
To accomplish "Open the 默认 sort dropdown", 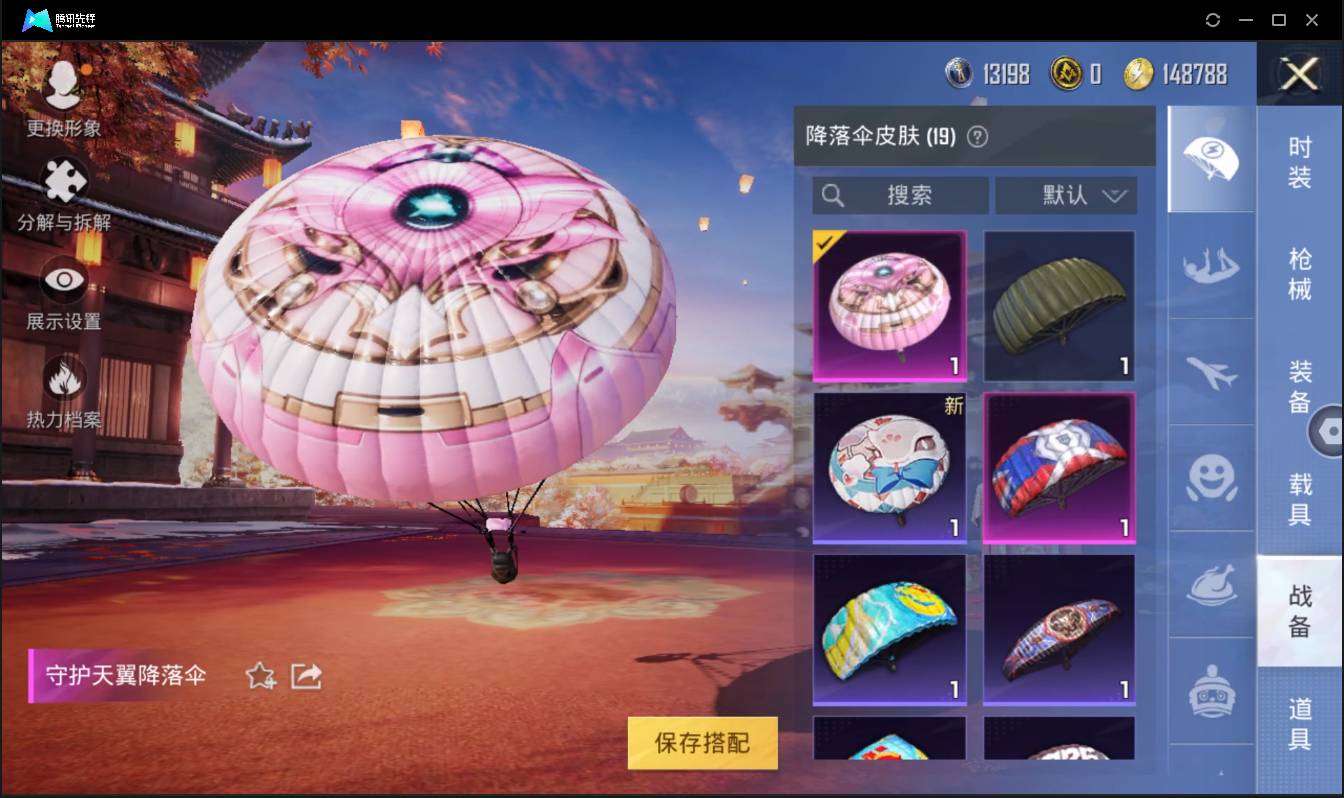I will (x=1066, y=196).
